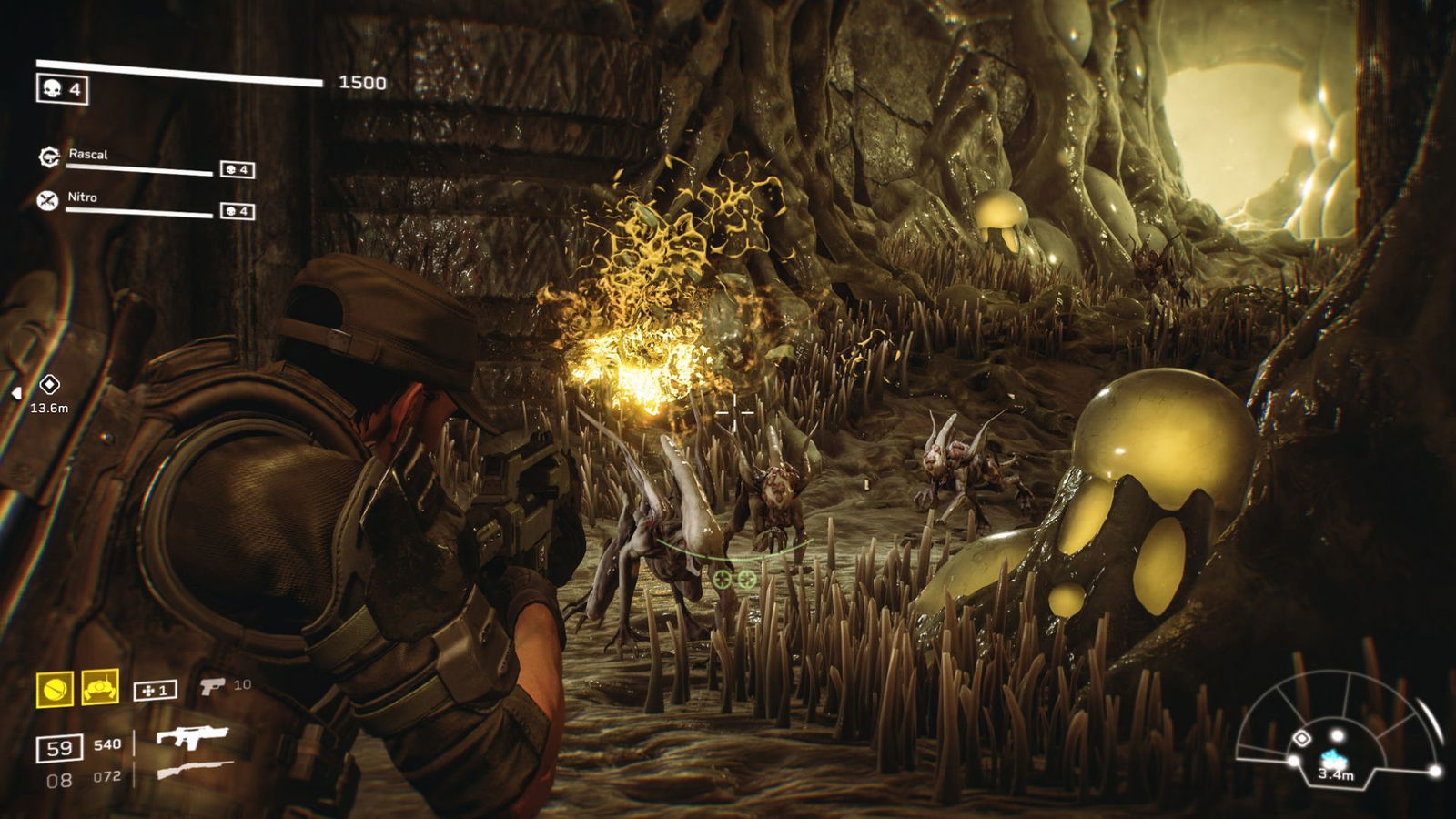Click the 1500 score readout
Screen dimensions: 1456x819
coord(361,82)
